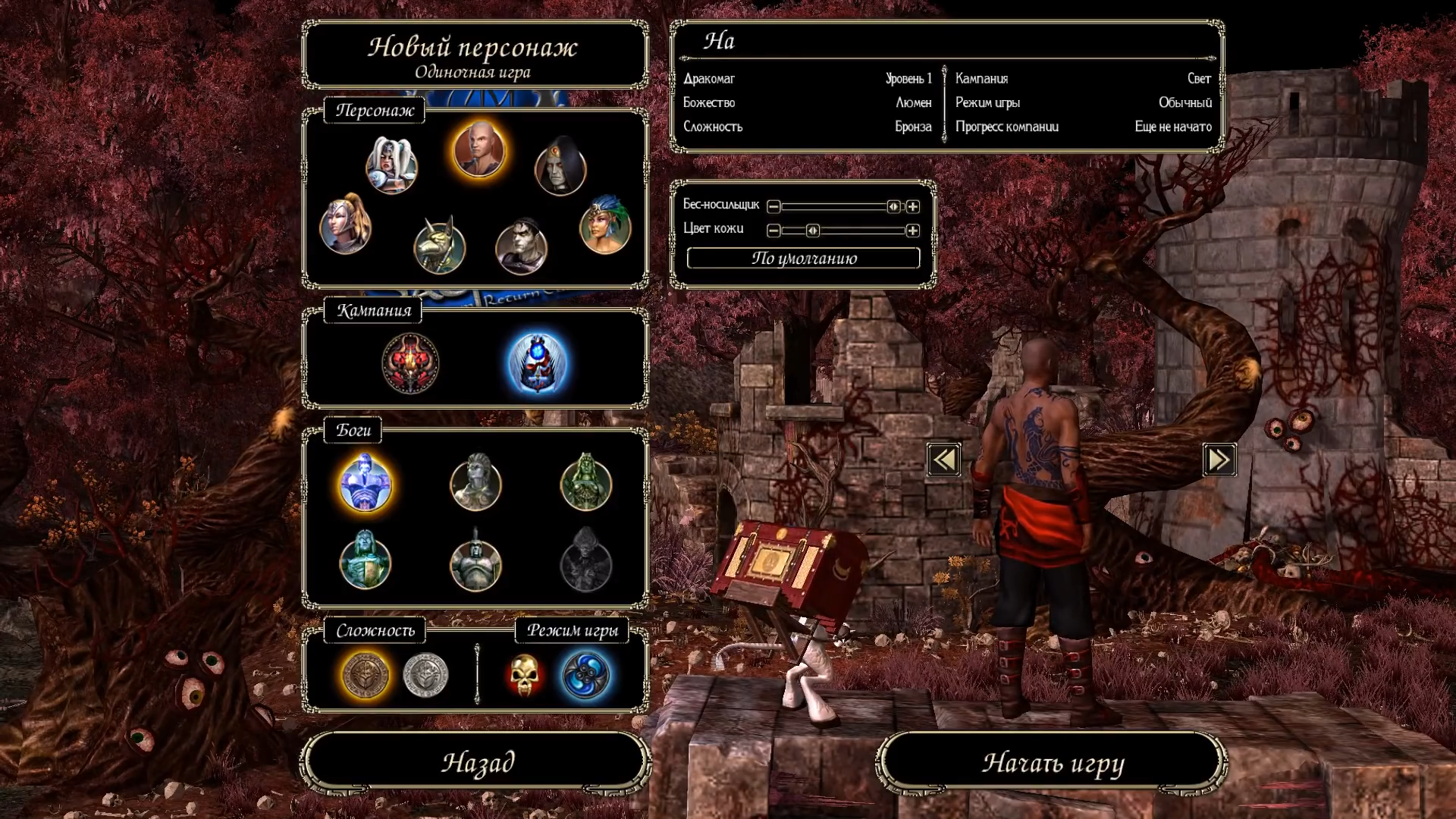Pick the blonde High Elf portrait
The height and width of the screenshot is (819, 1456).
tap(346, 225)
